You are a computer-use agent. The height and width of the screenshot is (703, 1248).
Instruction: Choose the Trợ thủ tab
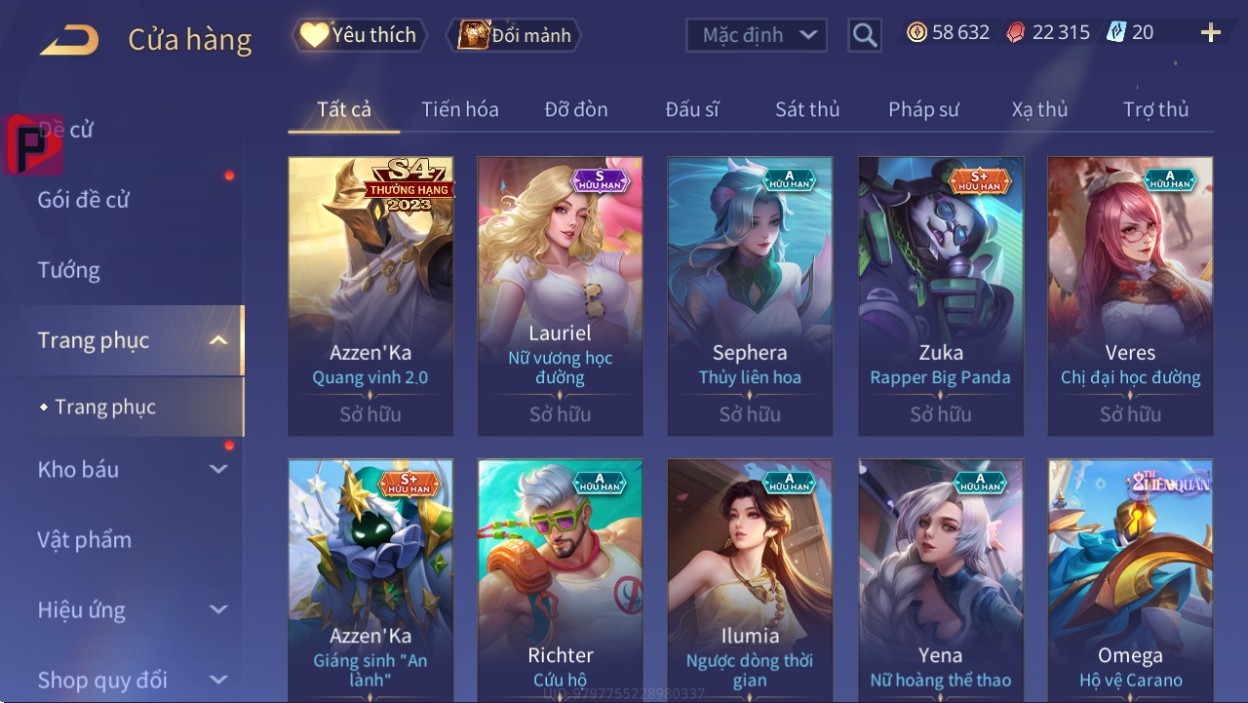coord(1155,109)
